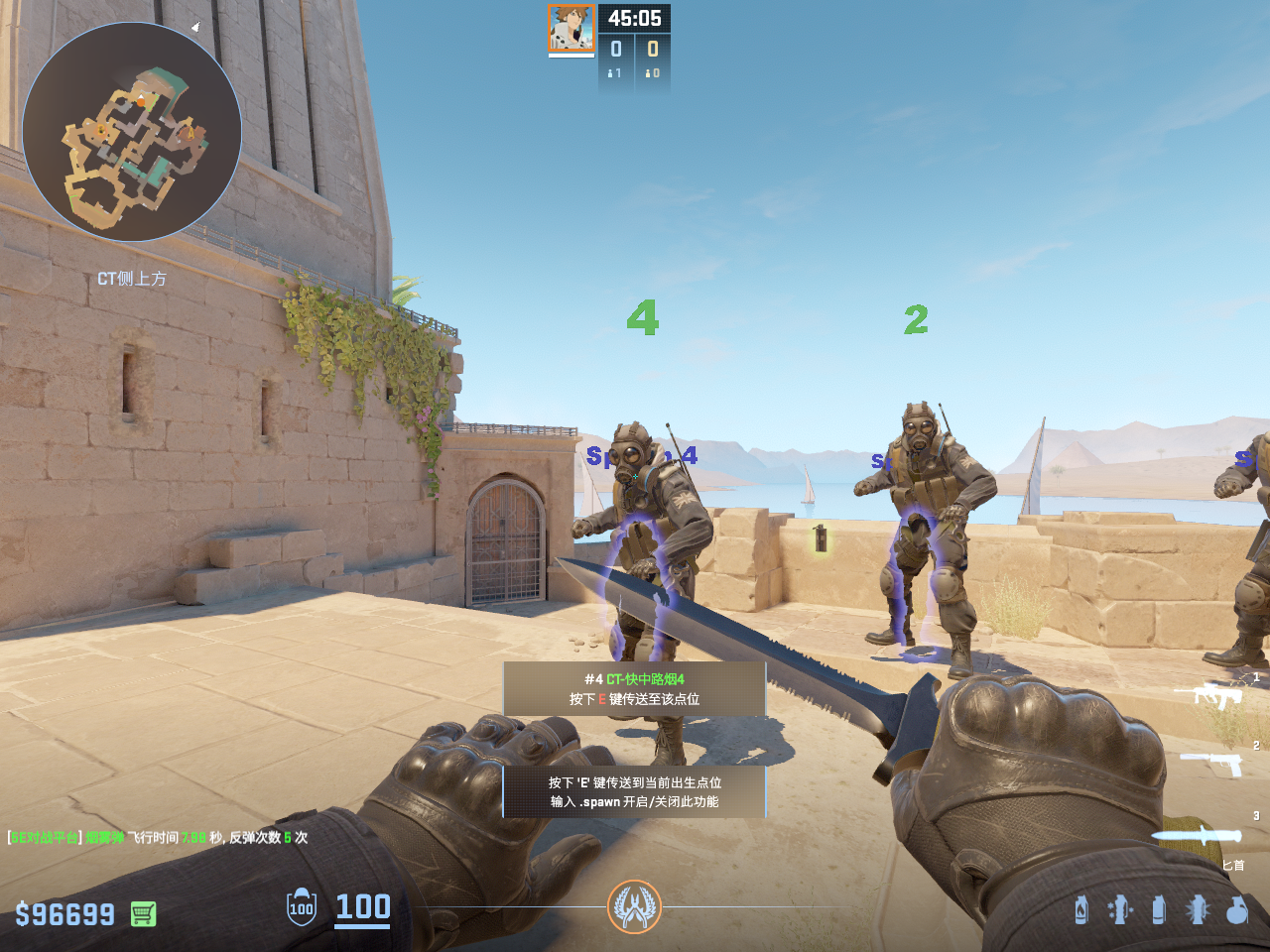Choose the incendiary grenade icon
The height and width of the screenshot is (952, 1270).
click(x=1080, y=909)
